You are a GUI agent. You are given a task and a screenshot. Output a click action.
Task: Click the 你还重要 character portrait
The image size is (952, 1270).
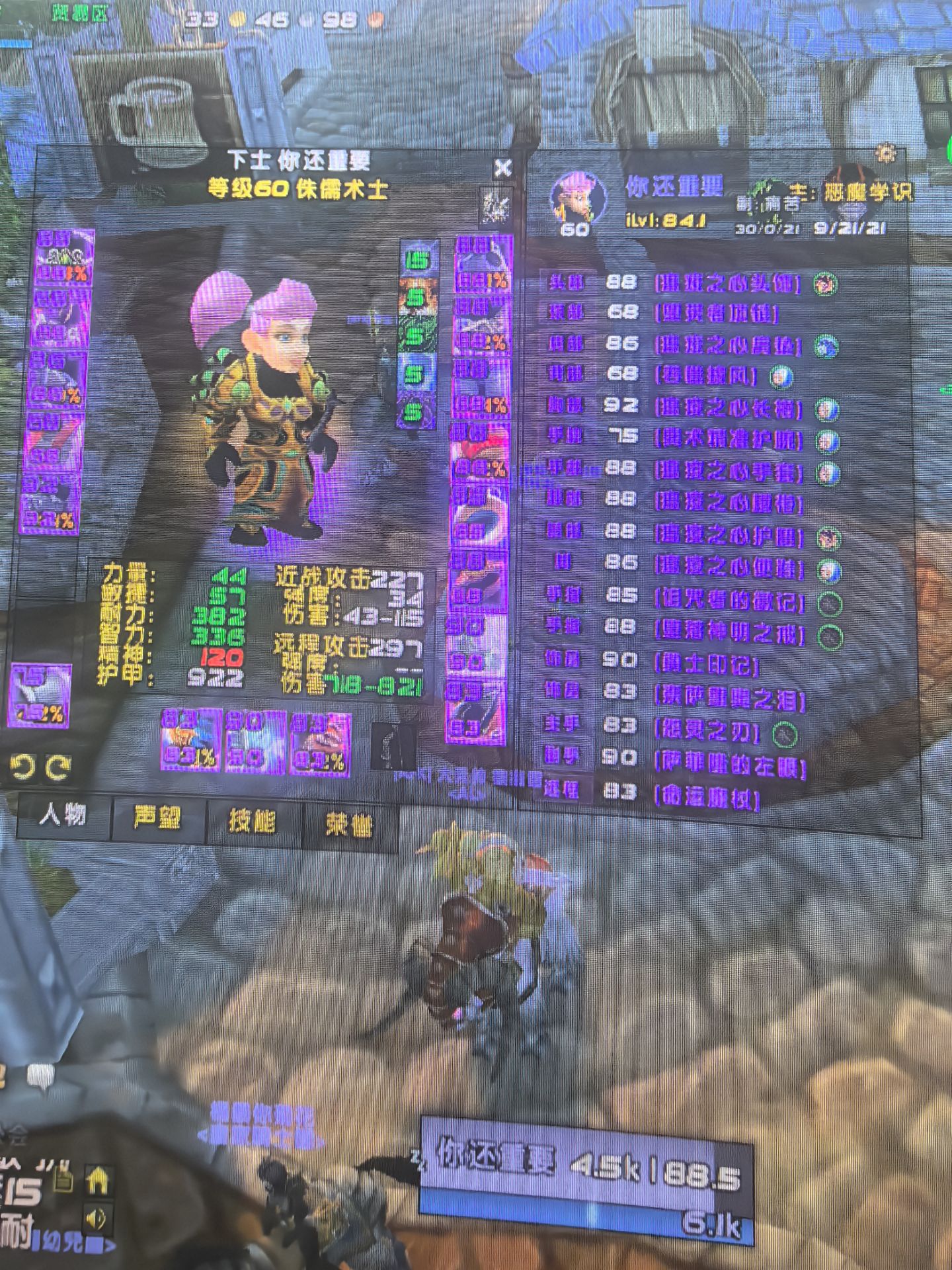coord(577,197)
